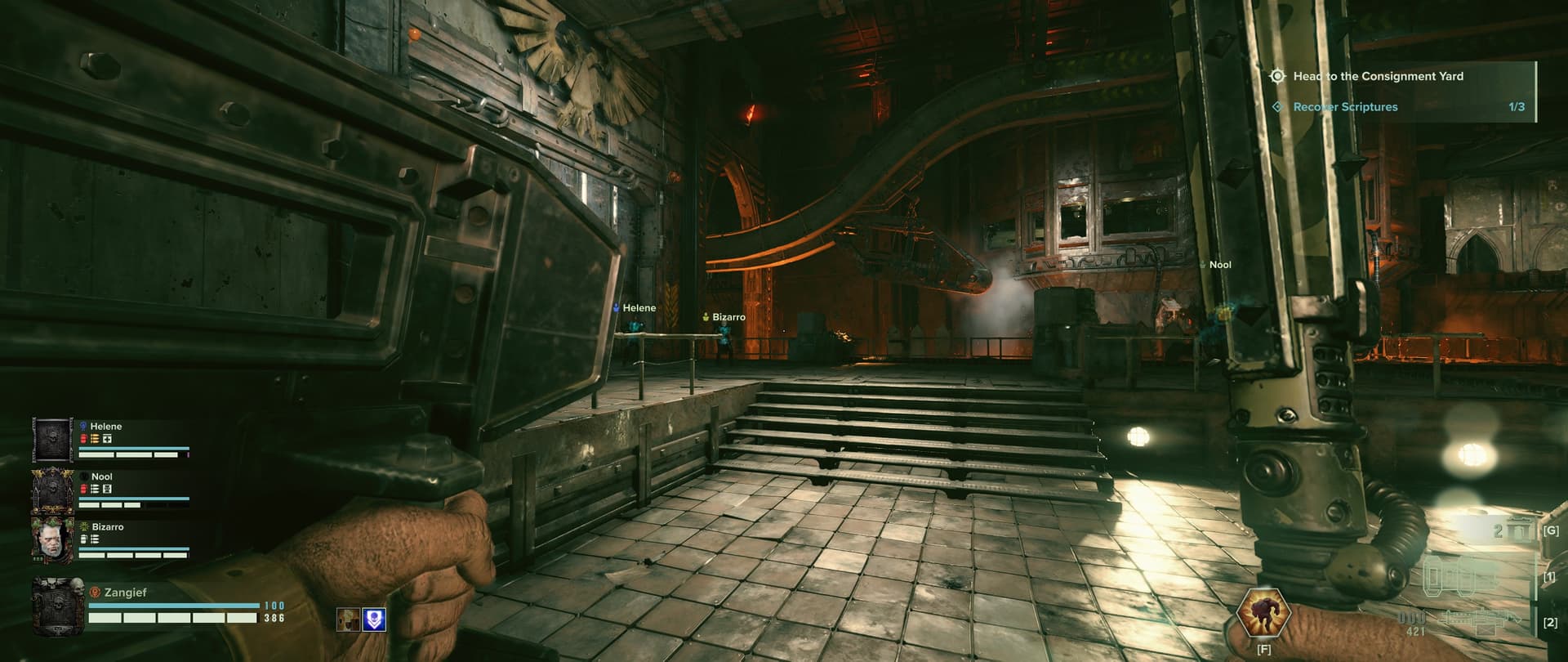Activate the Ogryn charge ability hexagon icon
1568x662 pixels.
tap(1263, 614)
